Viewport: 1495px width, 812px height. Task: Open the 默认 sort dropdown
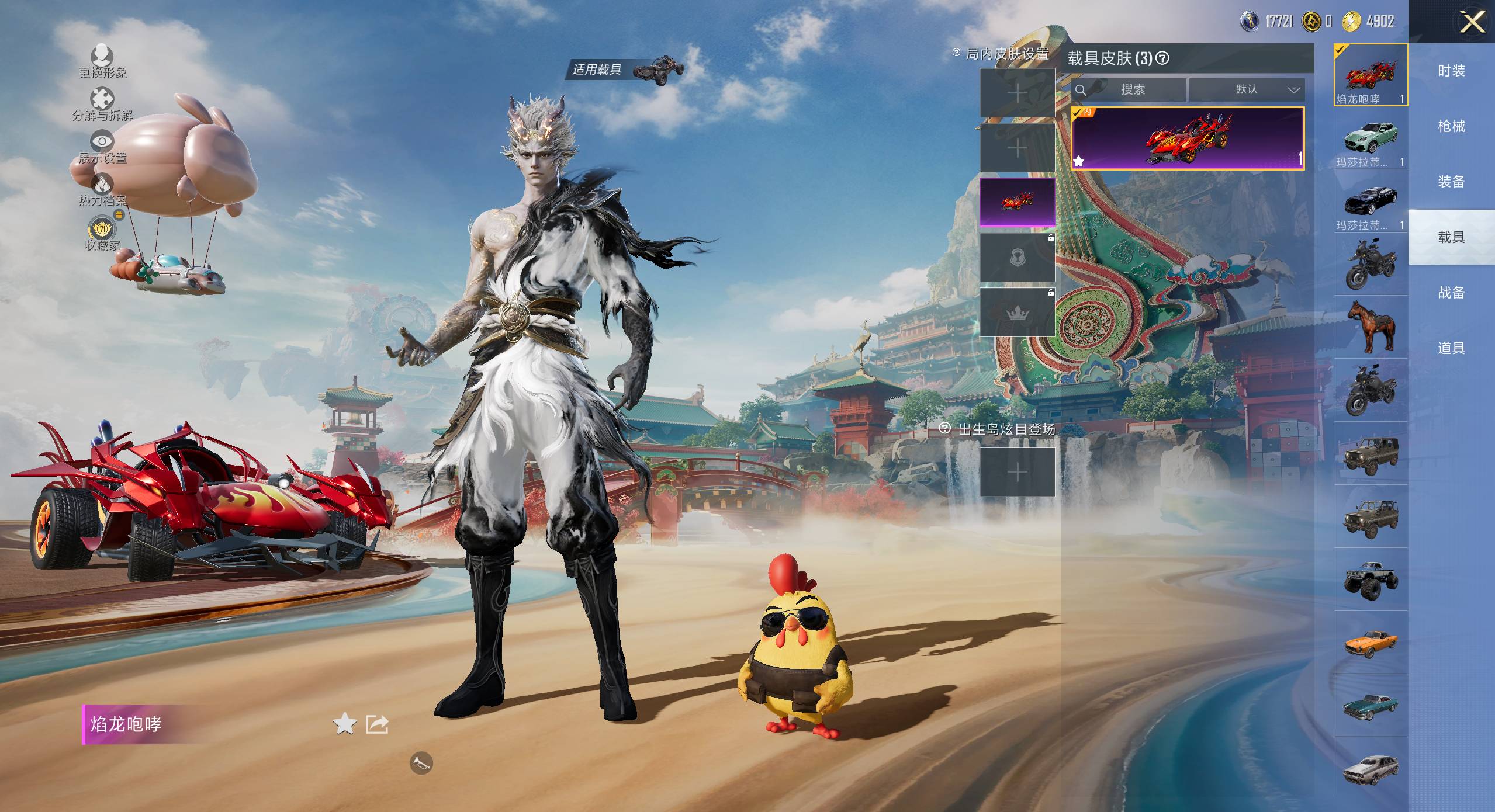point(1246,90)
